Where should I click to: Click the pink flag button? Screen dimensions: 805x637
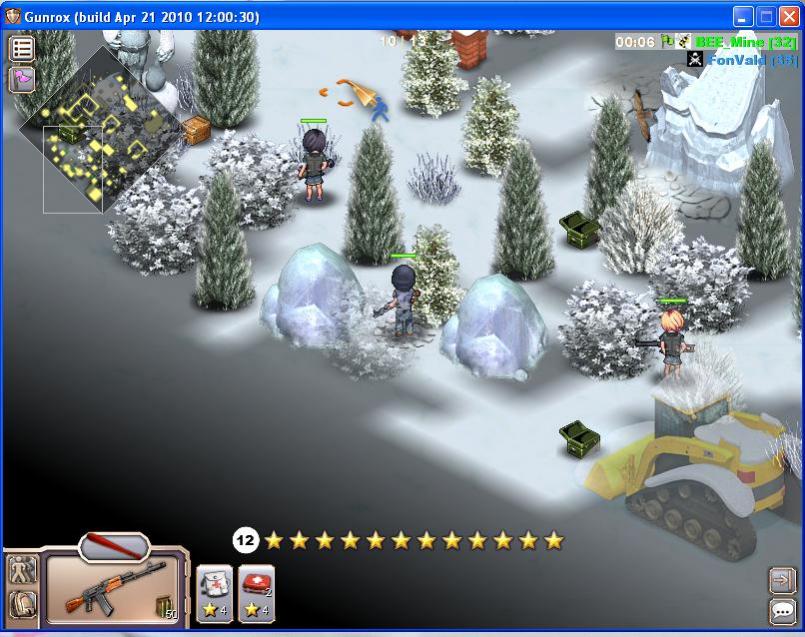tap(22, 79)
